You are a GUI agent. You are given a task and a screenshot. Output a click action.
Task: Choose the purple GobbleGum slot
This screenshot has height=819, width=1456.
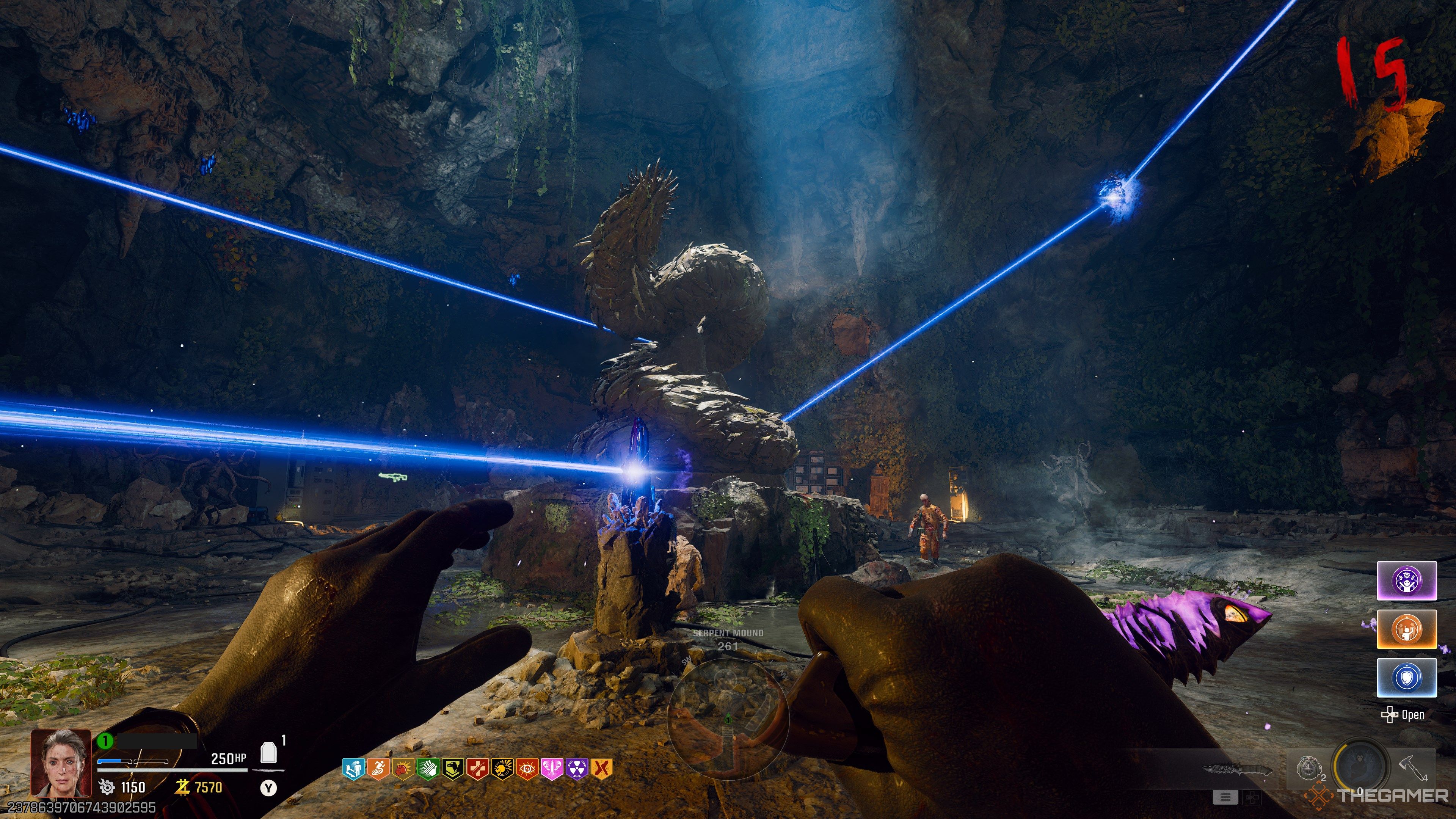(1406, 581)
